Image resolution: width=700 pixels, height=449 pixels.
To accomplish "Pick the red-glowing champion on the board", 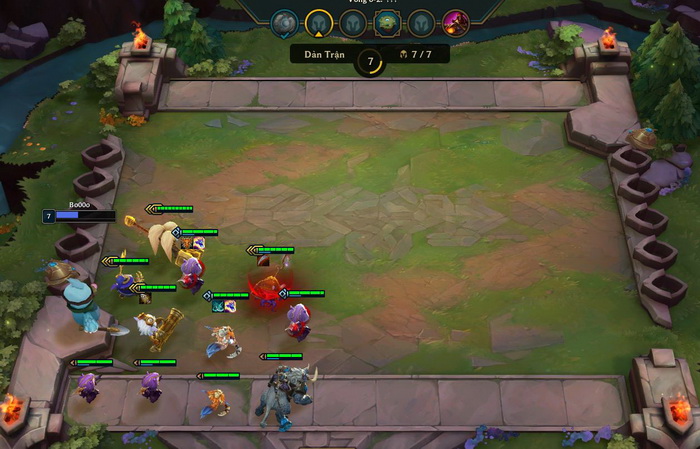I will pyautogui.click(x=267, y=292).
